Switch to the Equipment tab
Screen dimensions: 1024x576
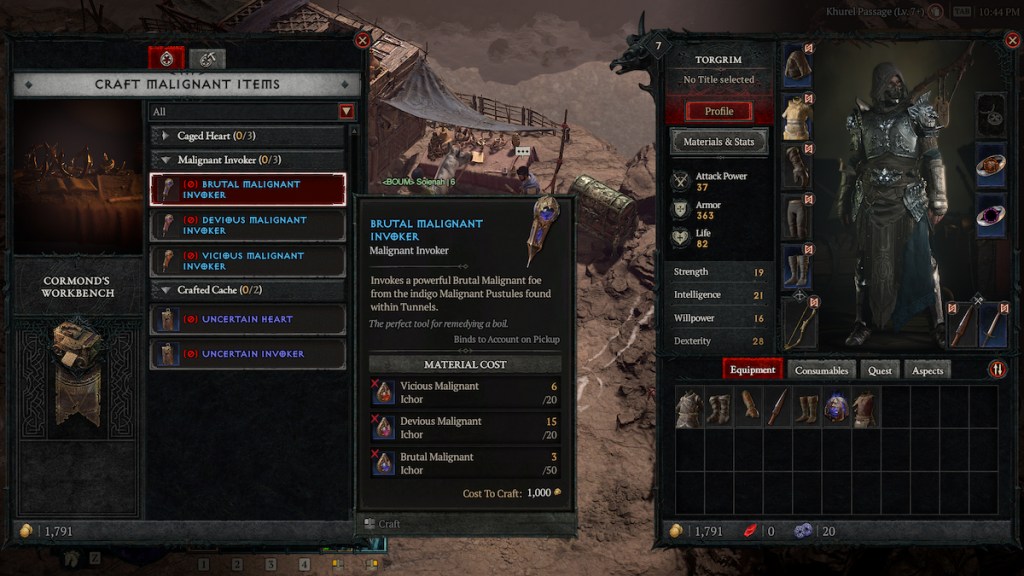pyautogui.click(x=752, y=370)
